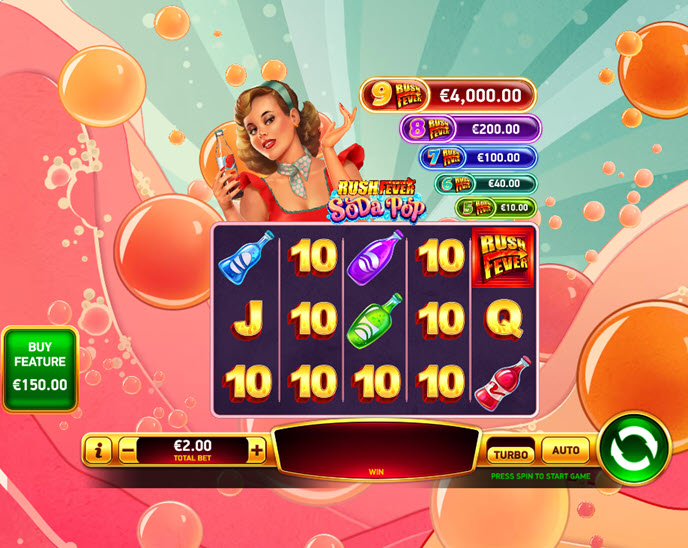Toggle Turbo spin mode
The image size is (688, 548).
(x=510, y=453)
